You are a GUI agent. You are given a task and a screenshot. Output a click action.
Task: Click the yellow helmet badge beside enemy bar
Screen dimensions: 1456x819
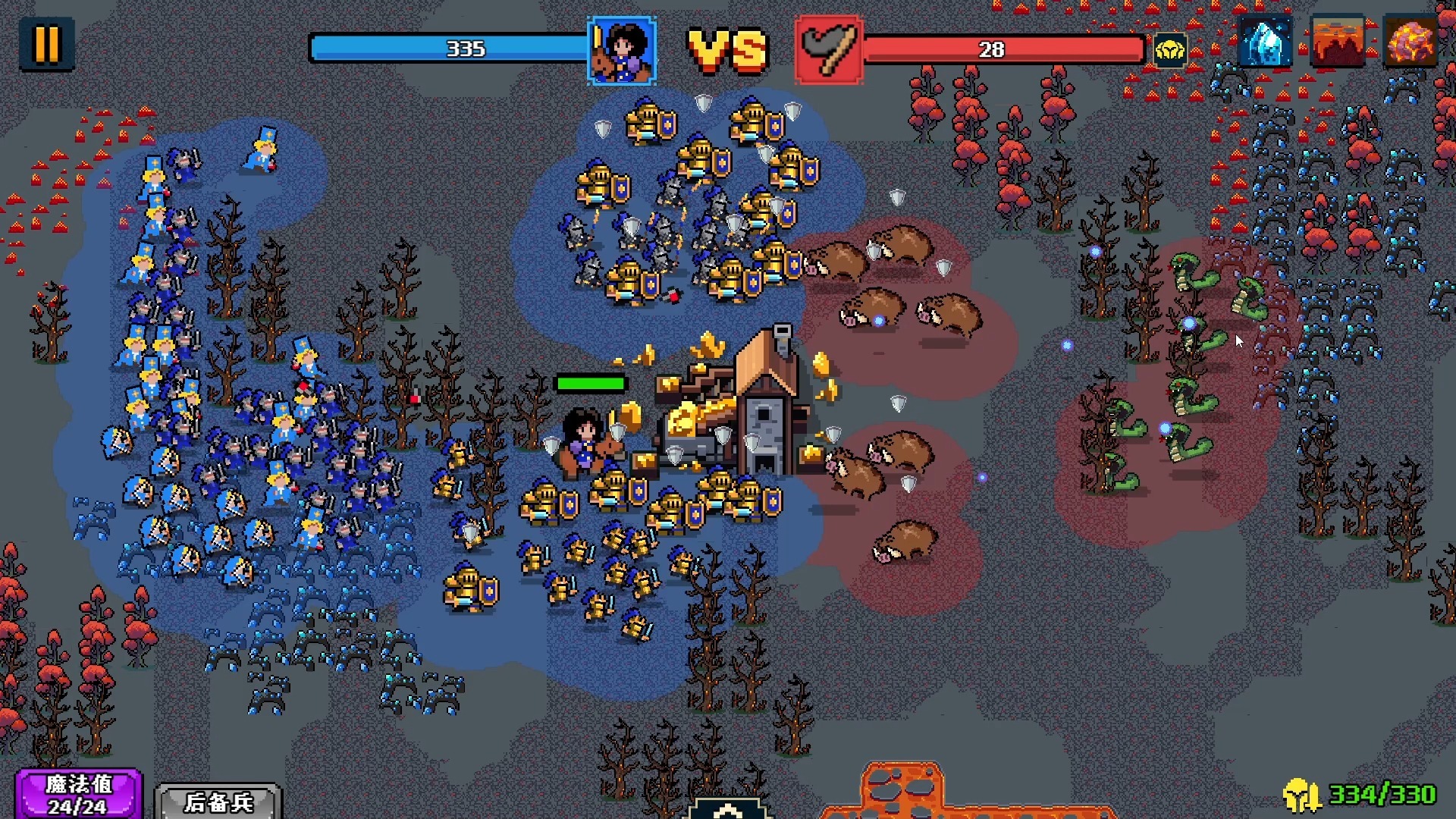1170,51
